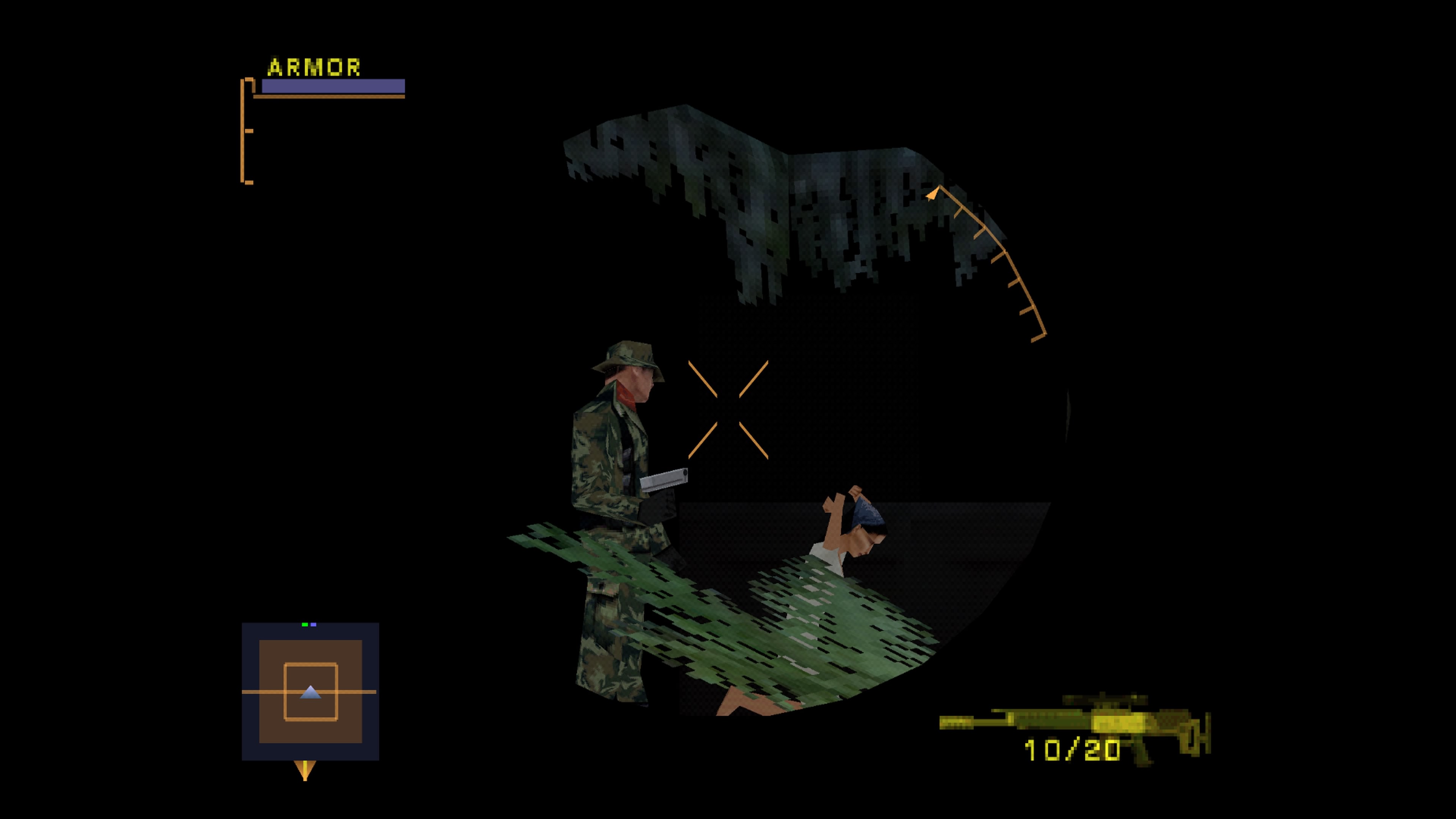Click the blue armor bar
The height and width of the screenshot is (819, 1456).
[x=334, y=86]
